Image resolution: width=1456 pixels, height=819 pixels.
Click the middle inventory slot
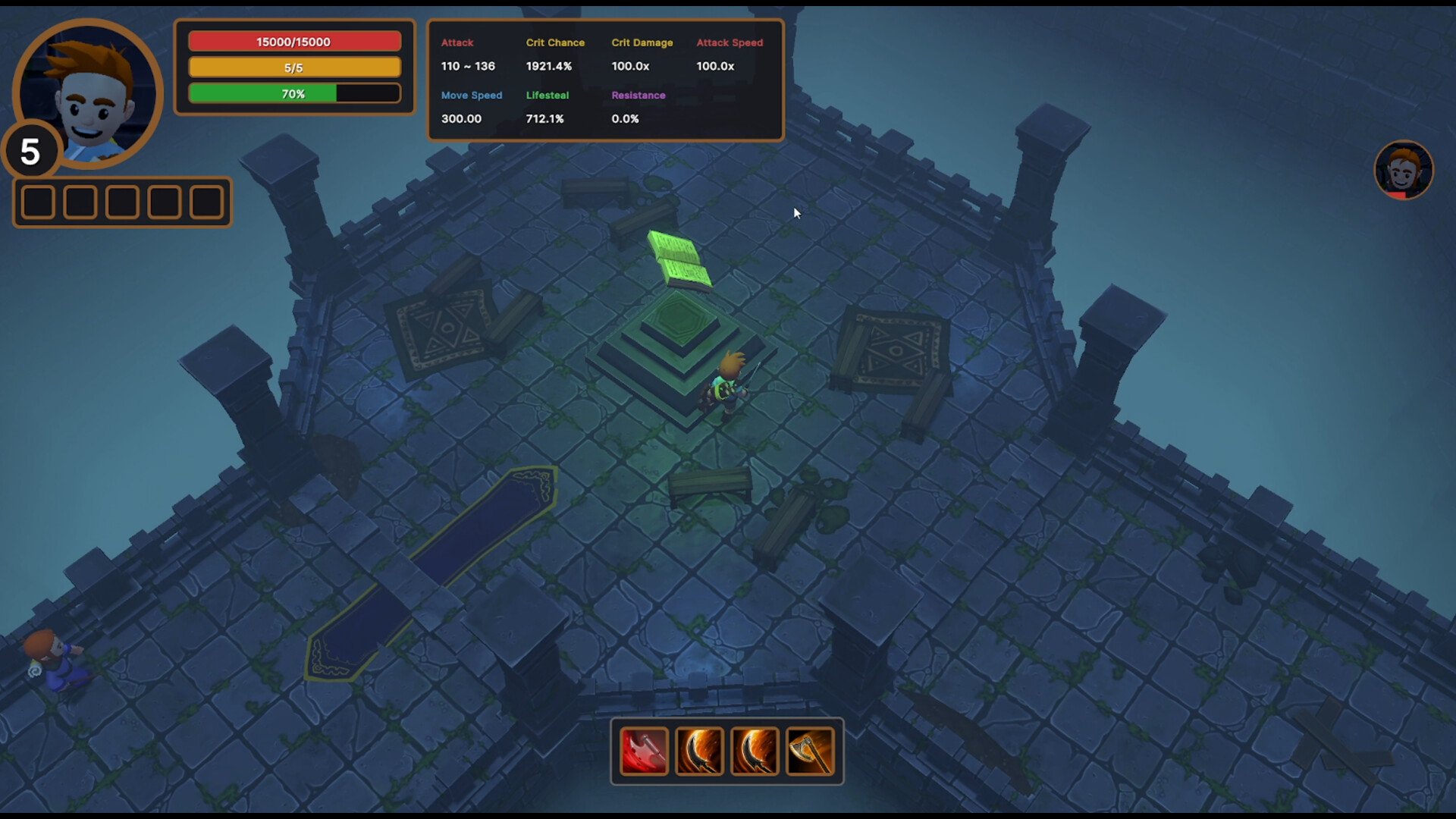tap(121, 201)
